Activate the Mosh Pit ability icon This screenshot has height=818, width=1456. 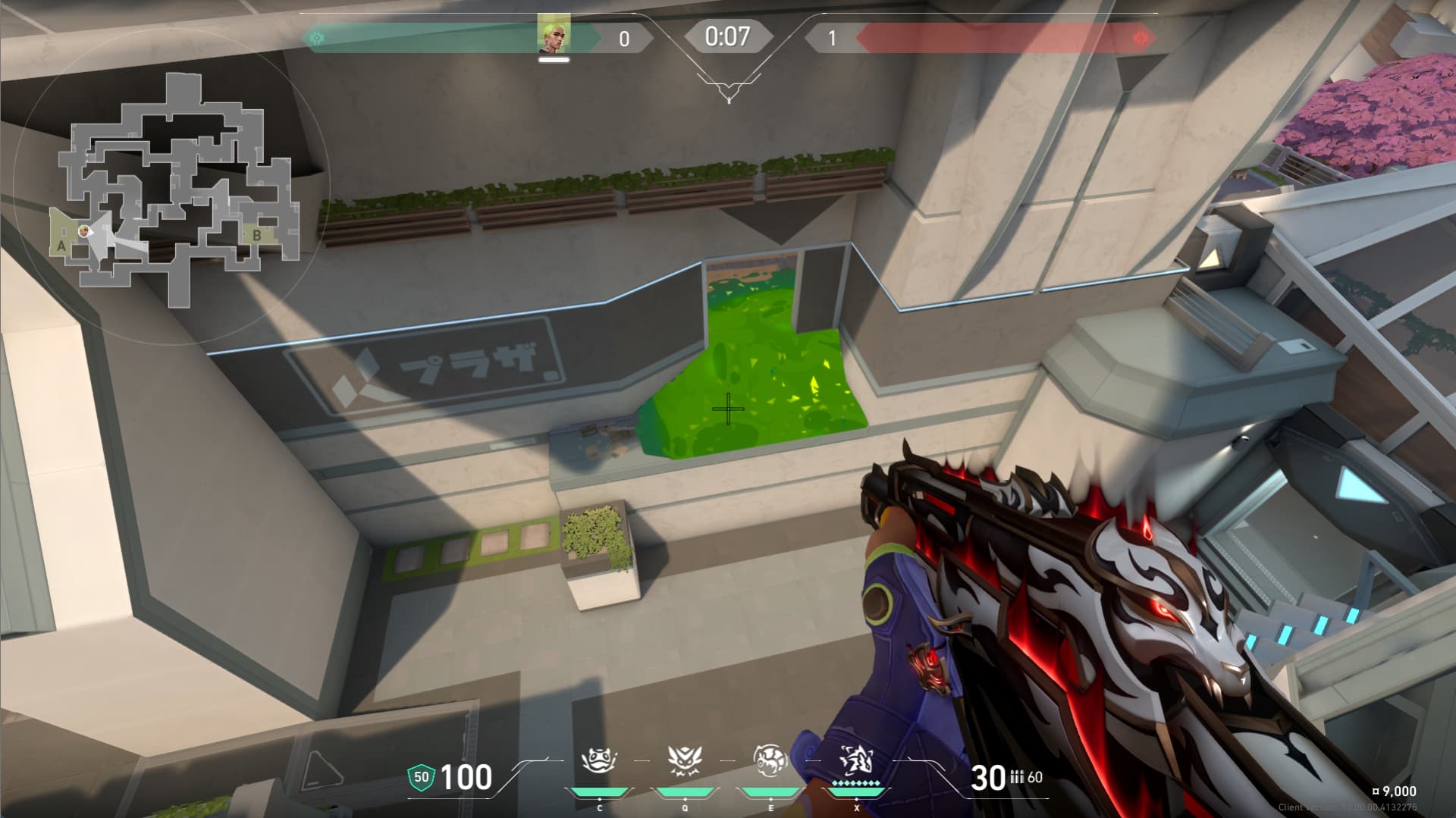[599, 760]
